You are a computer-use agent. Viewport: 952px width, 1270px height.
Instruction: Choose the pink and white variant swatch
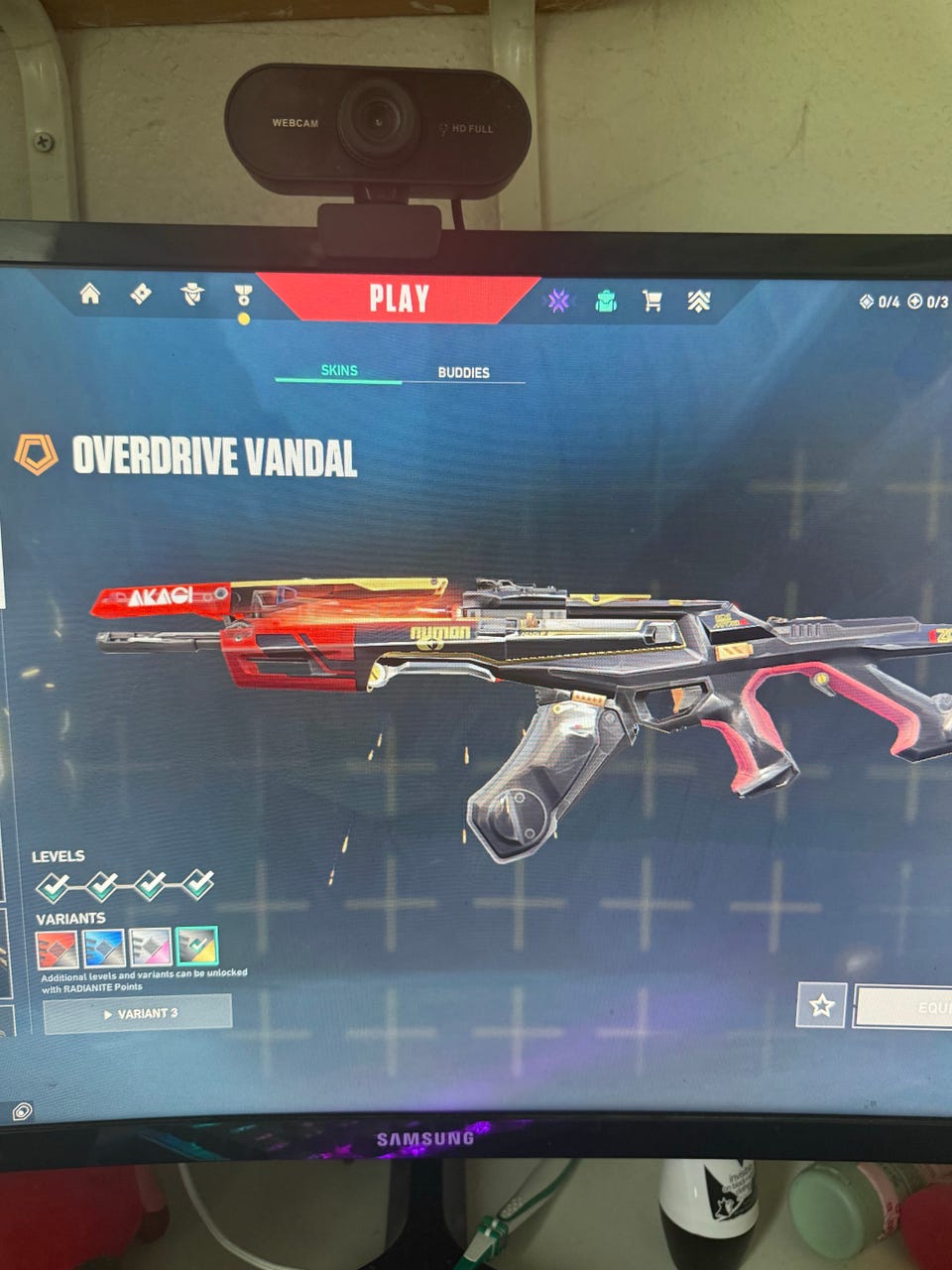pos(151,949)
